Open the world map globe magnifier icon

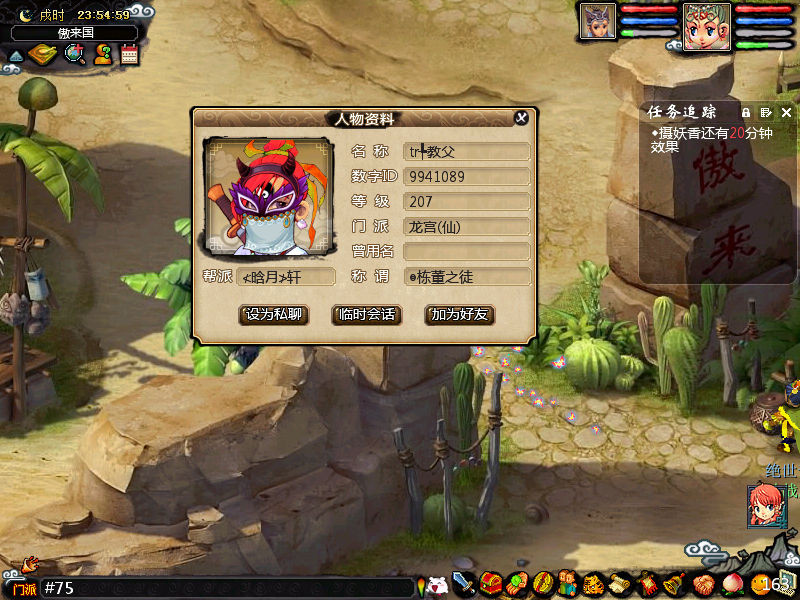[x=74, y=54]
